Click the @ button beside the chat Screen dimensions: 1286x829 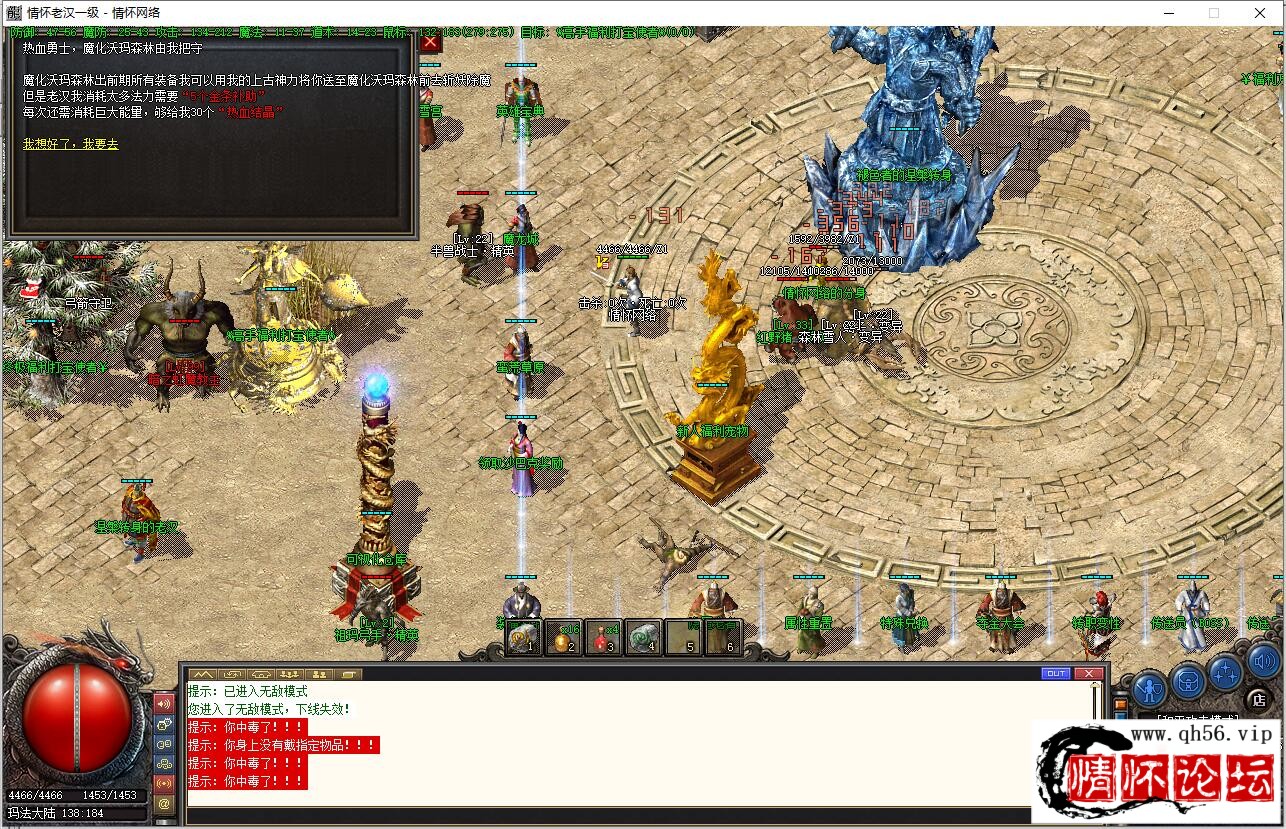pos(164,802)
